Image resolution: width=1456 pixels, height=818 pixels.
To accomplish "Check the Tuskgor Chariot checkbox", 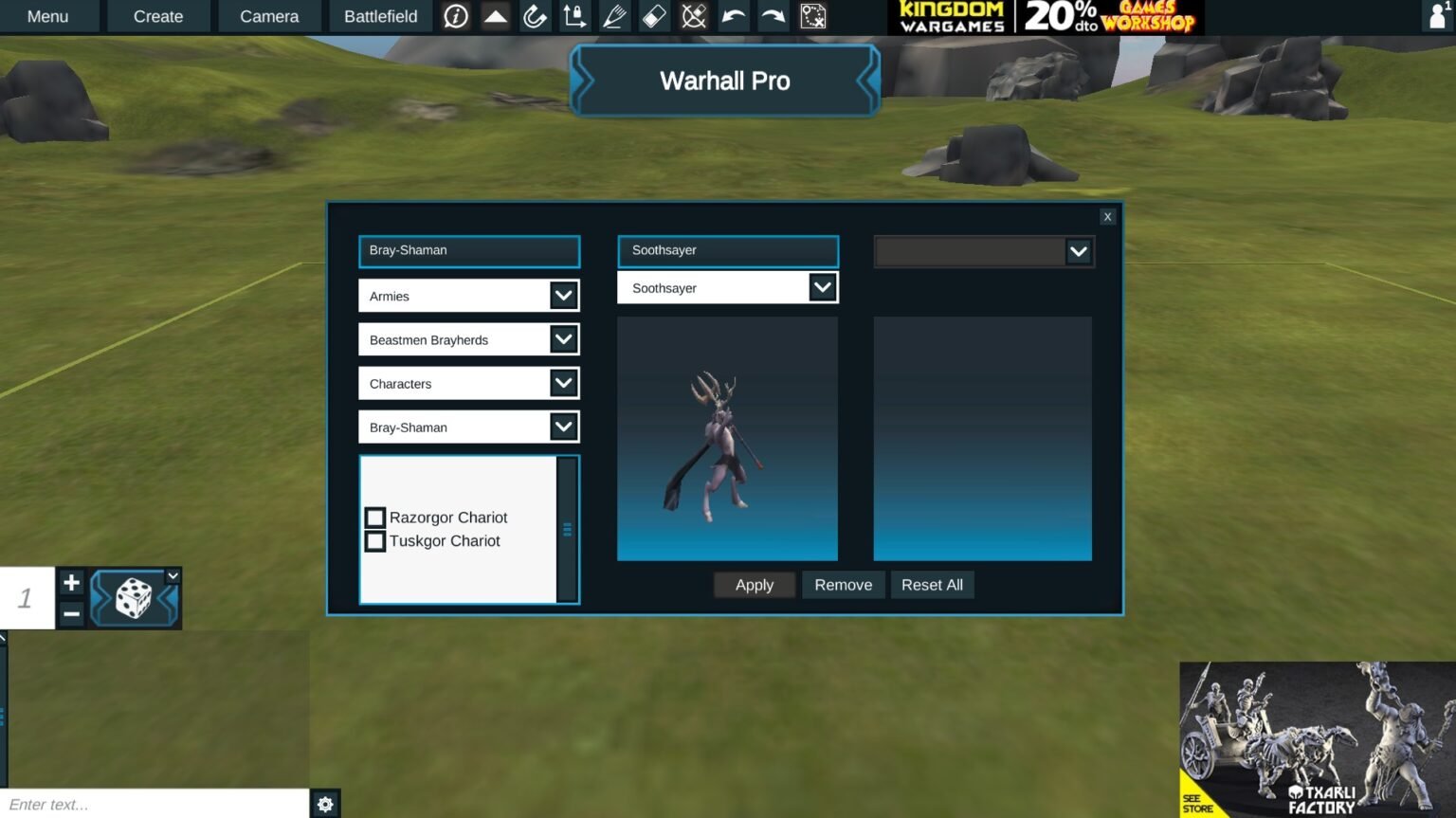I will click(375, 540).
